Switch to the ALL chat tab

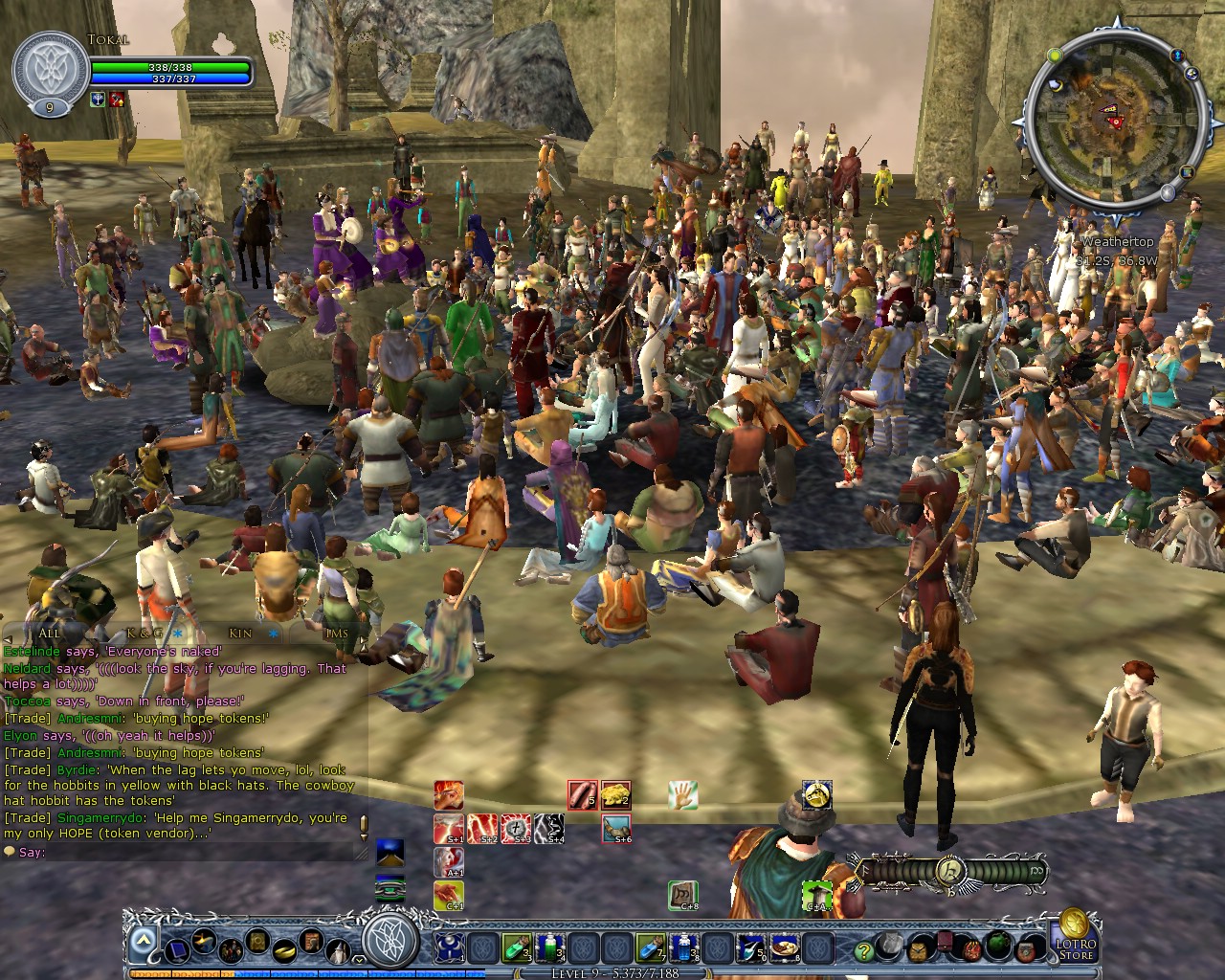coord(50,634)
